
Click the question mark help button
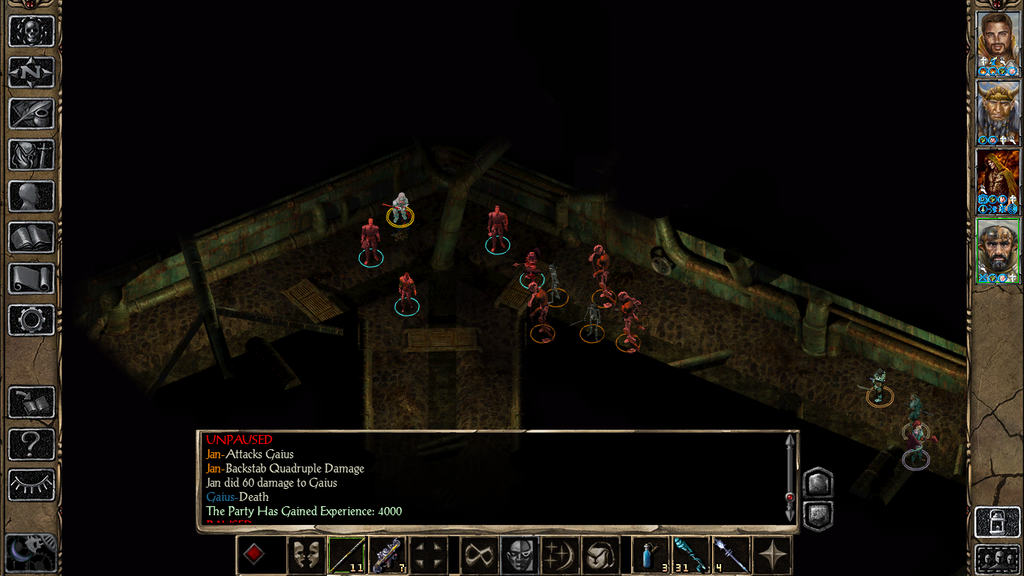(31, 444)
